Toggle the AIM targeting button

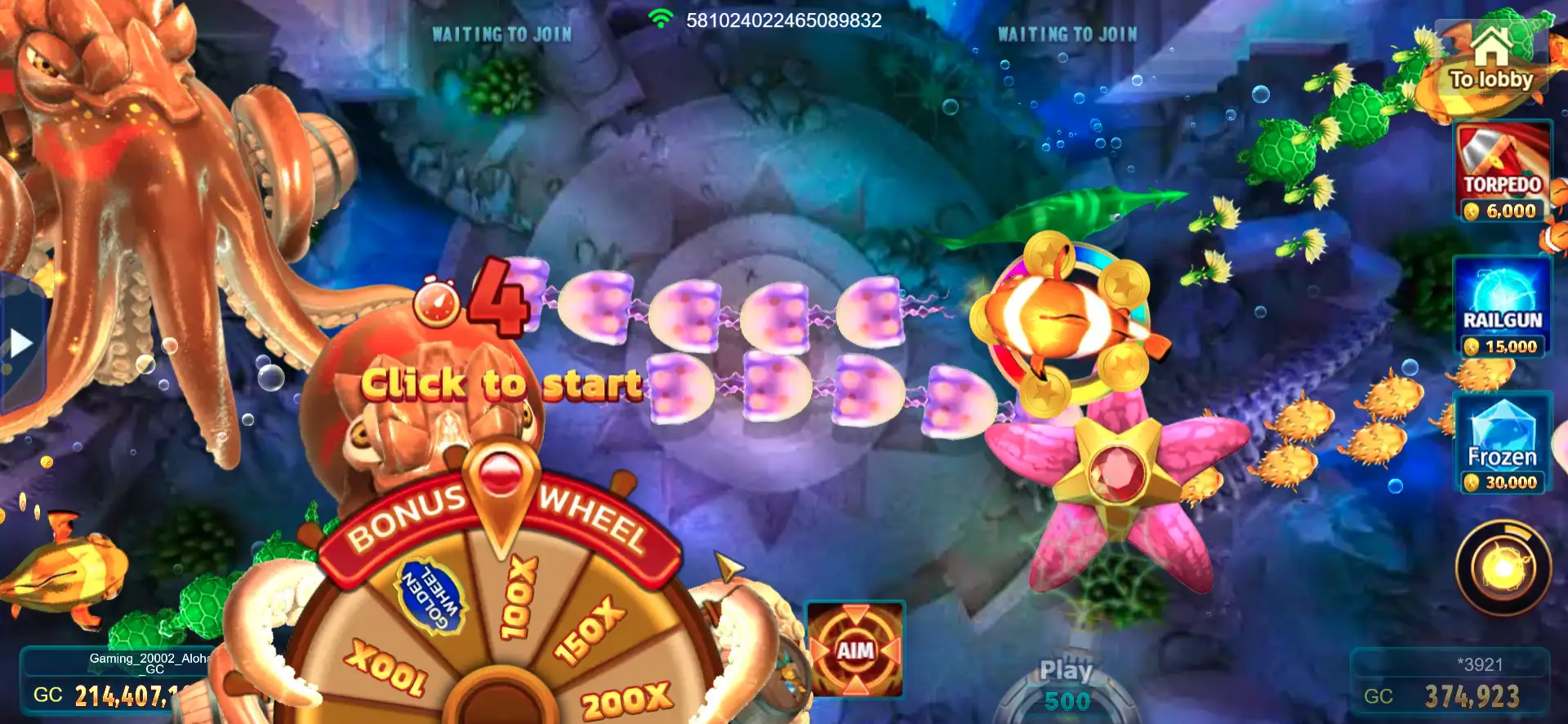click(x=855, y=650)
